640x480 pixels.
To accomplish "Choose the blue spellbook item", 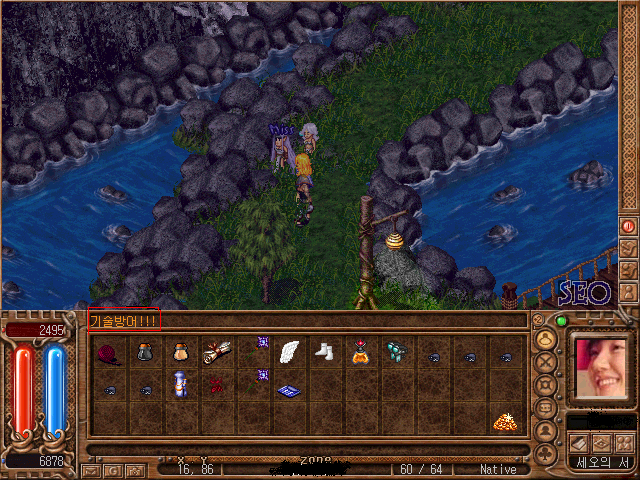I will point(289,390).
